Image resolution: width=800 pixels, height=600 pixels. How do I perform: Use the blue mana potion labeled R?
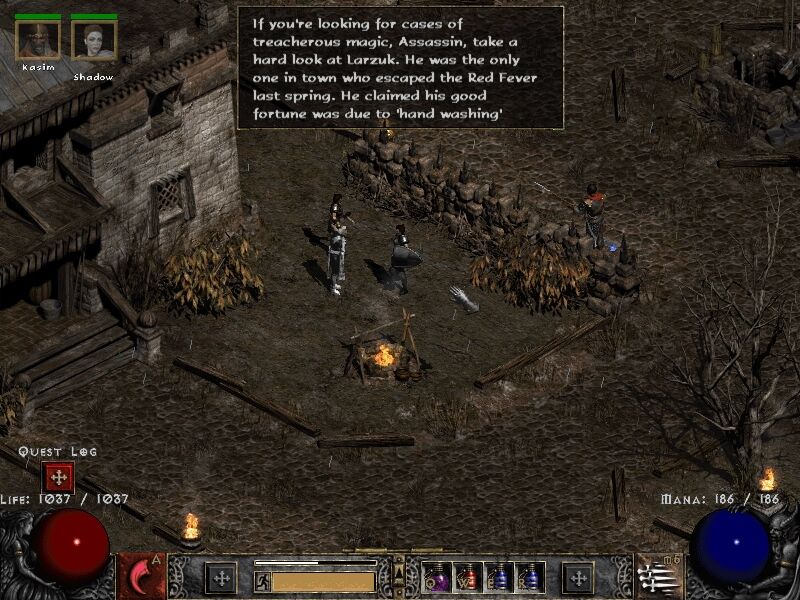(530, 577)
